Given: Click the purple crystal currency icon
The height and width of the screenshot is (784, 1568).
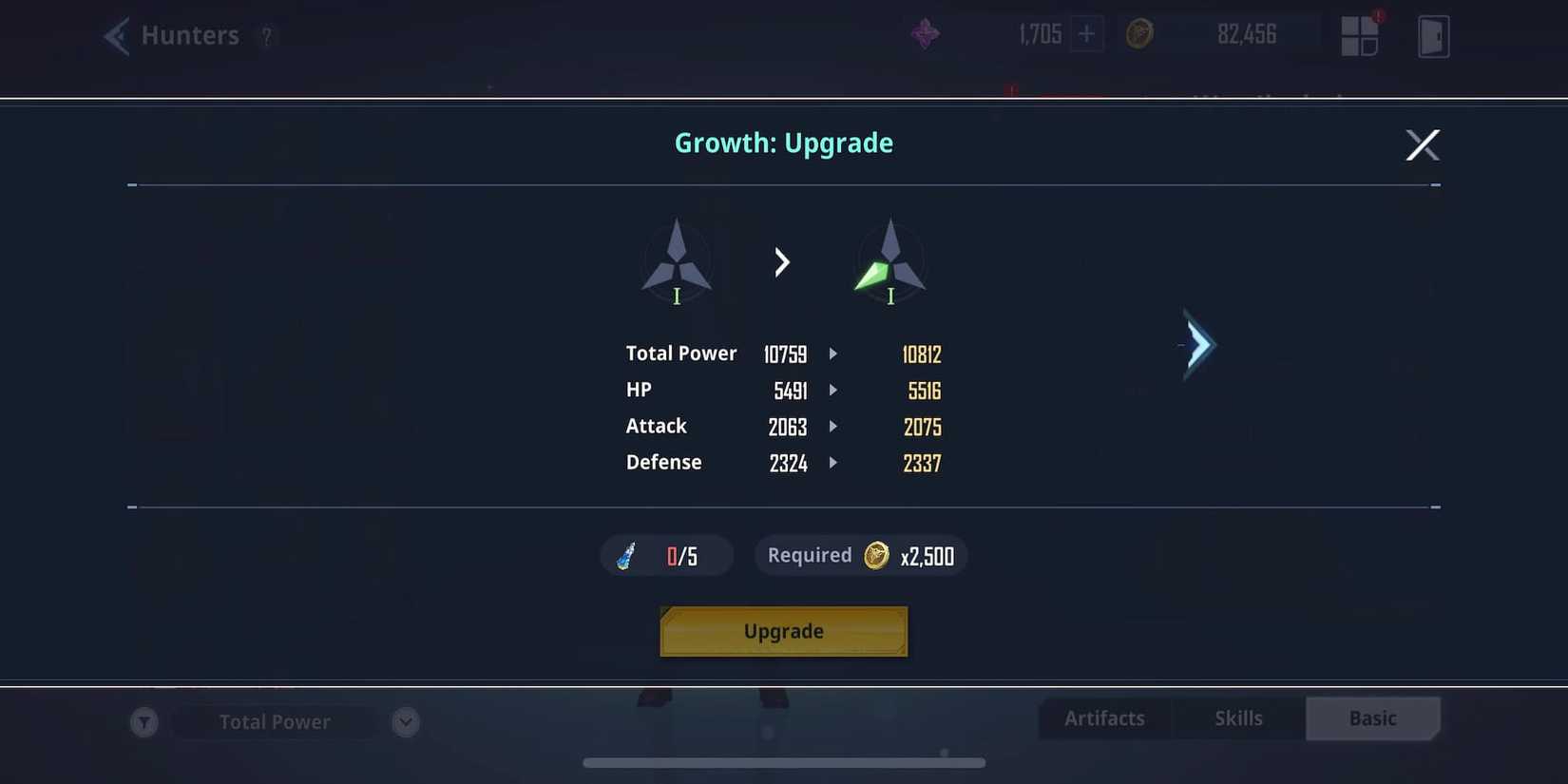Looking at the screenshot, I should (x=924, y=33).
